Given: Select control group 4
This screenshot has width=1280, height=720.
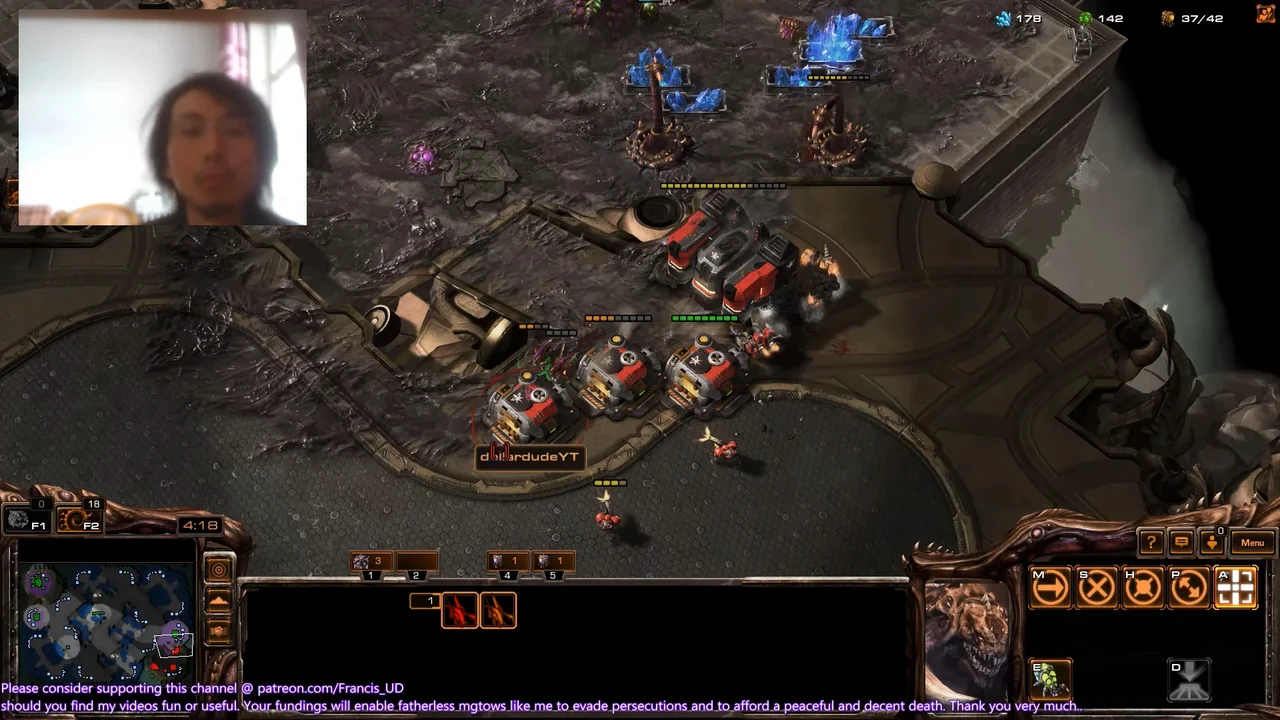Looking at the screenshot, I should pyautogui.click(x=506, y=563).
